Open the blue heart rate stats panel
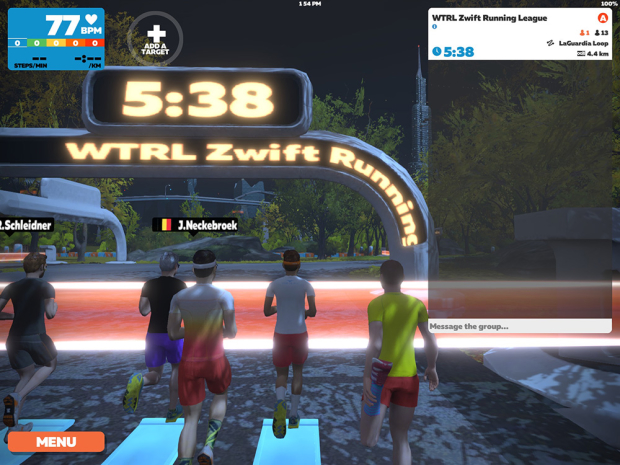The image size is (620, 465). point(56,40)
